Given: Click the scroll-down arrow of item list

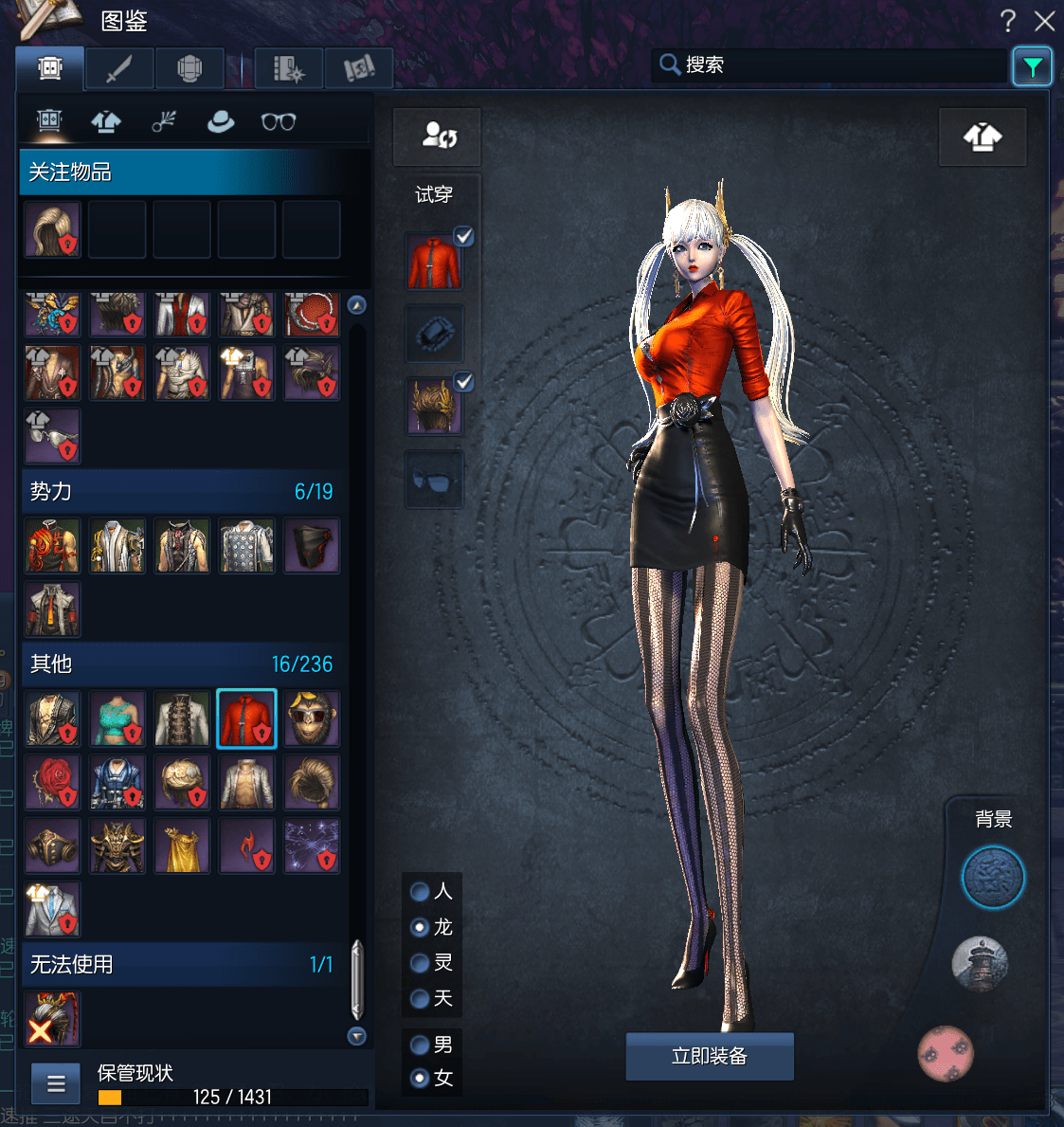Looking at the screenshot, I should pos(357,1036).
